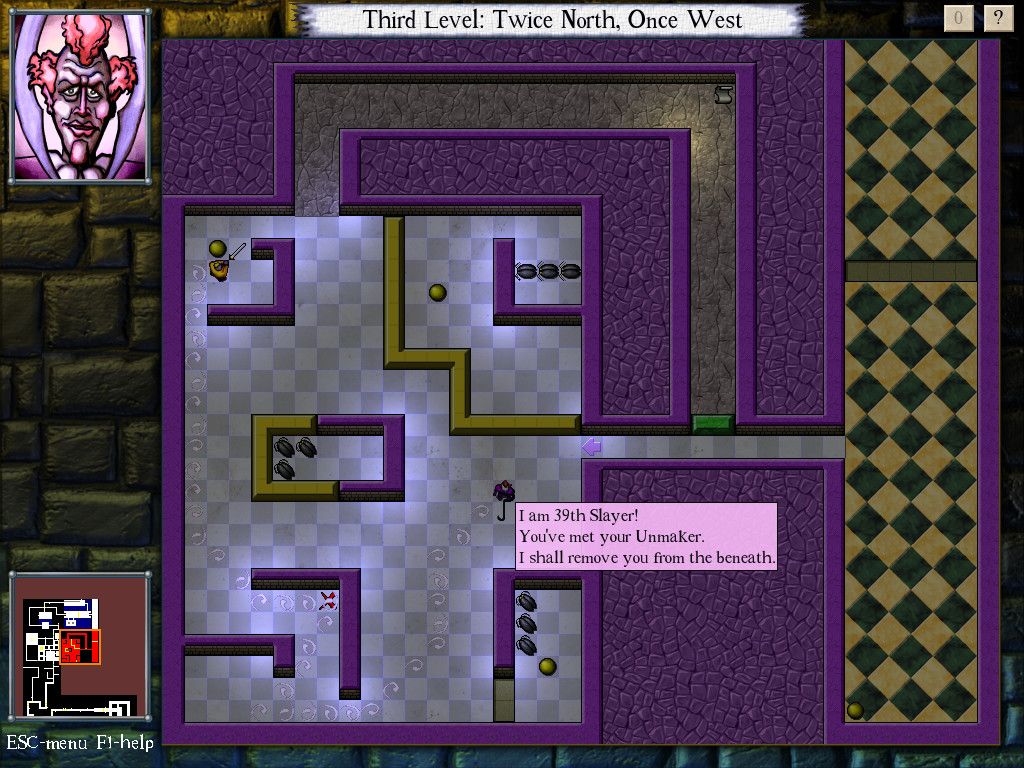Click the question mark help button
The image size is (1024, 768).
[x=997, y=18]
